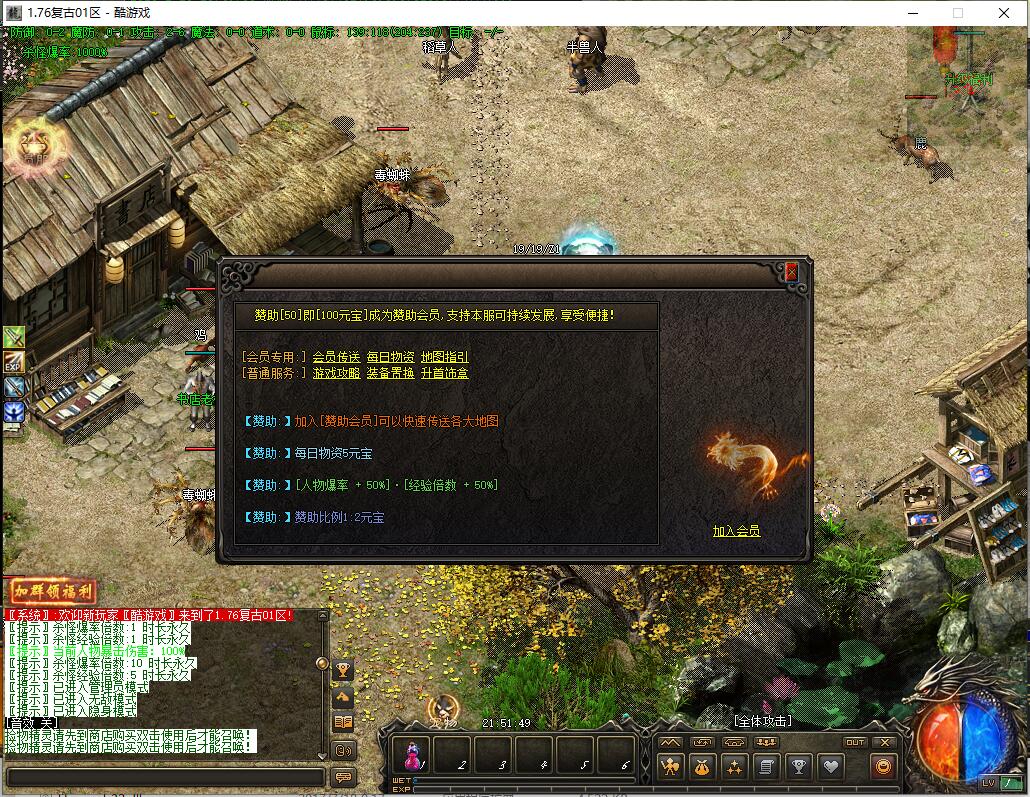Open the 会员传送 member teleport link

pos(336,357)
